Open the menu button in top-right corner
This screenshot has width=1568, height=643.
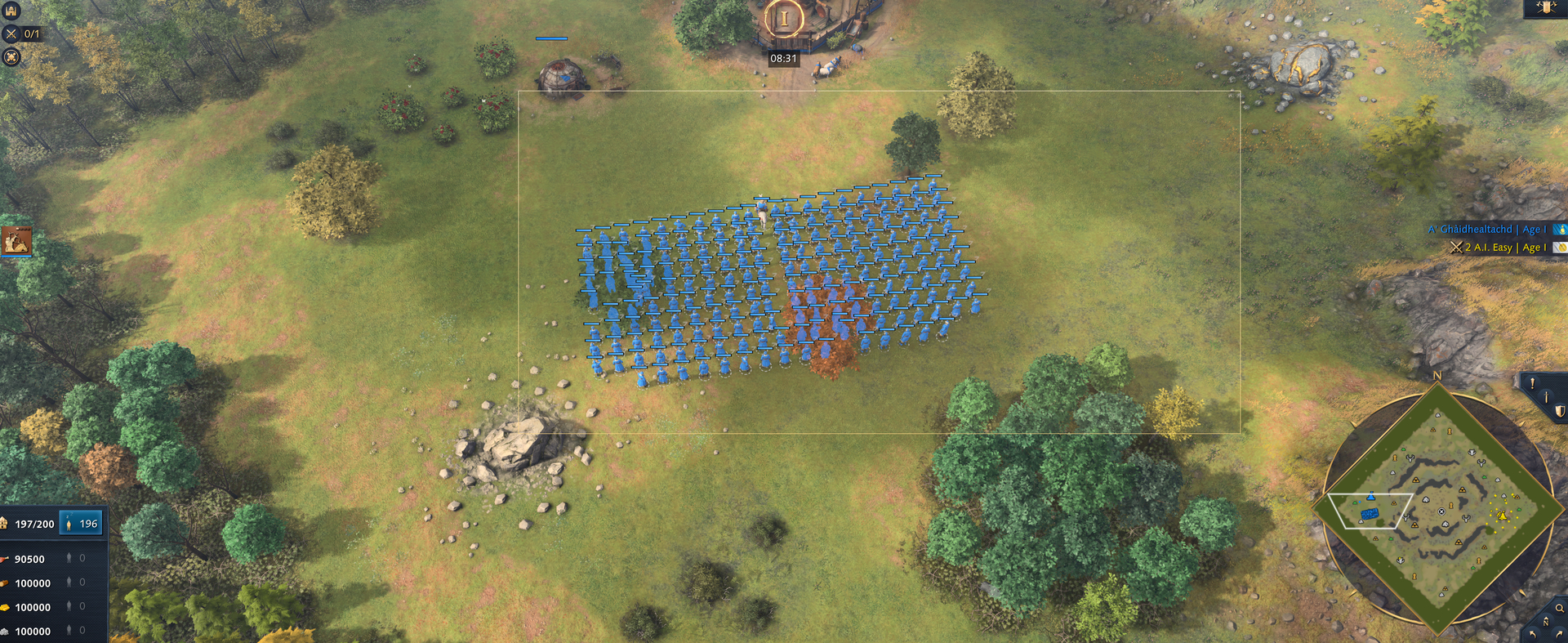tap(1546, 8)
